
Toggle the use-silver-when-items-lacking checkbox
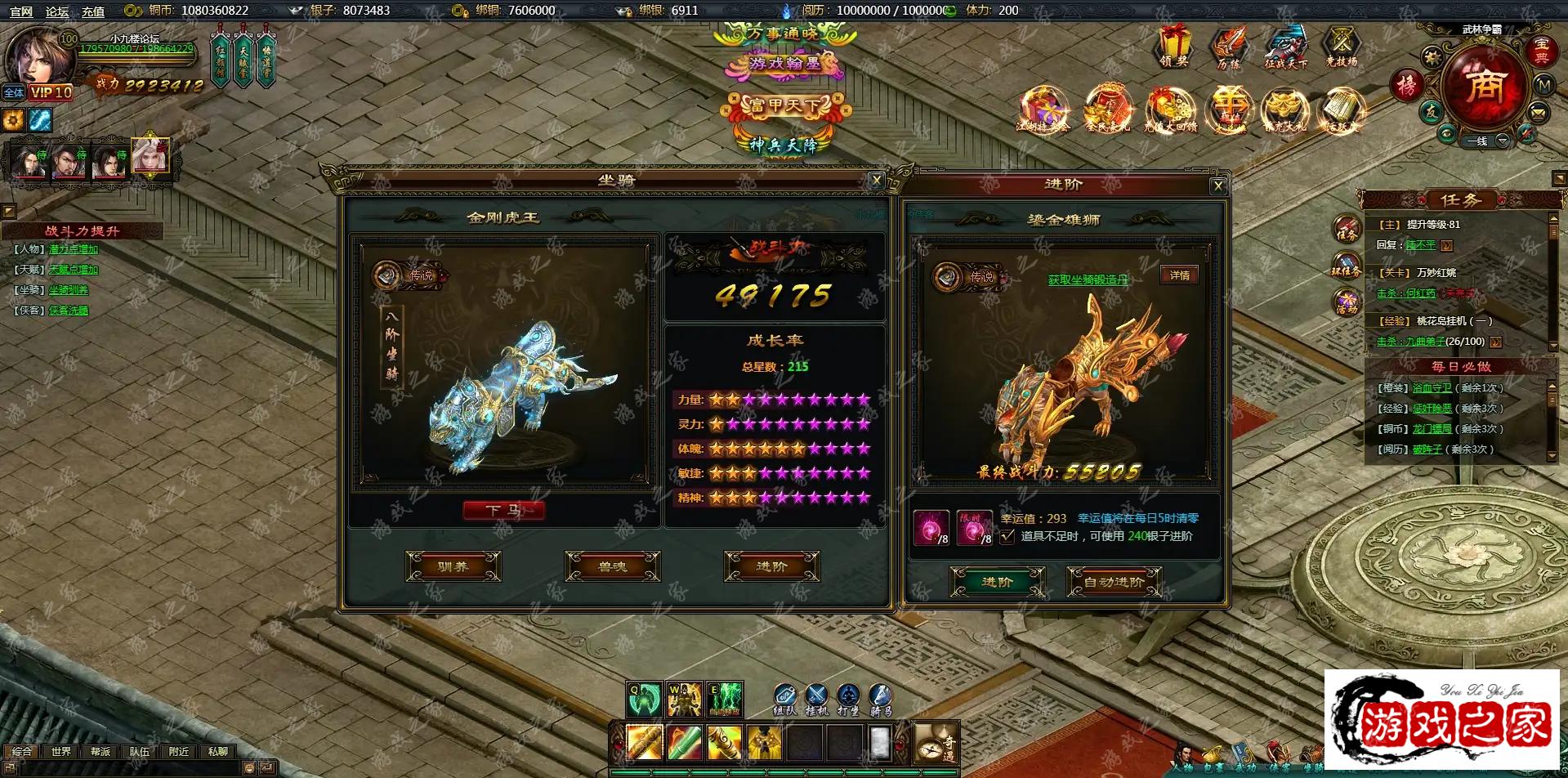[x=1007, y=537]
